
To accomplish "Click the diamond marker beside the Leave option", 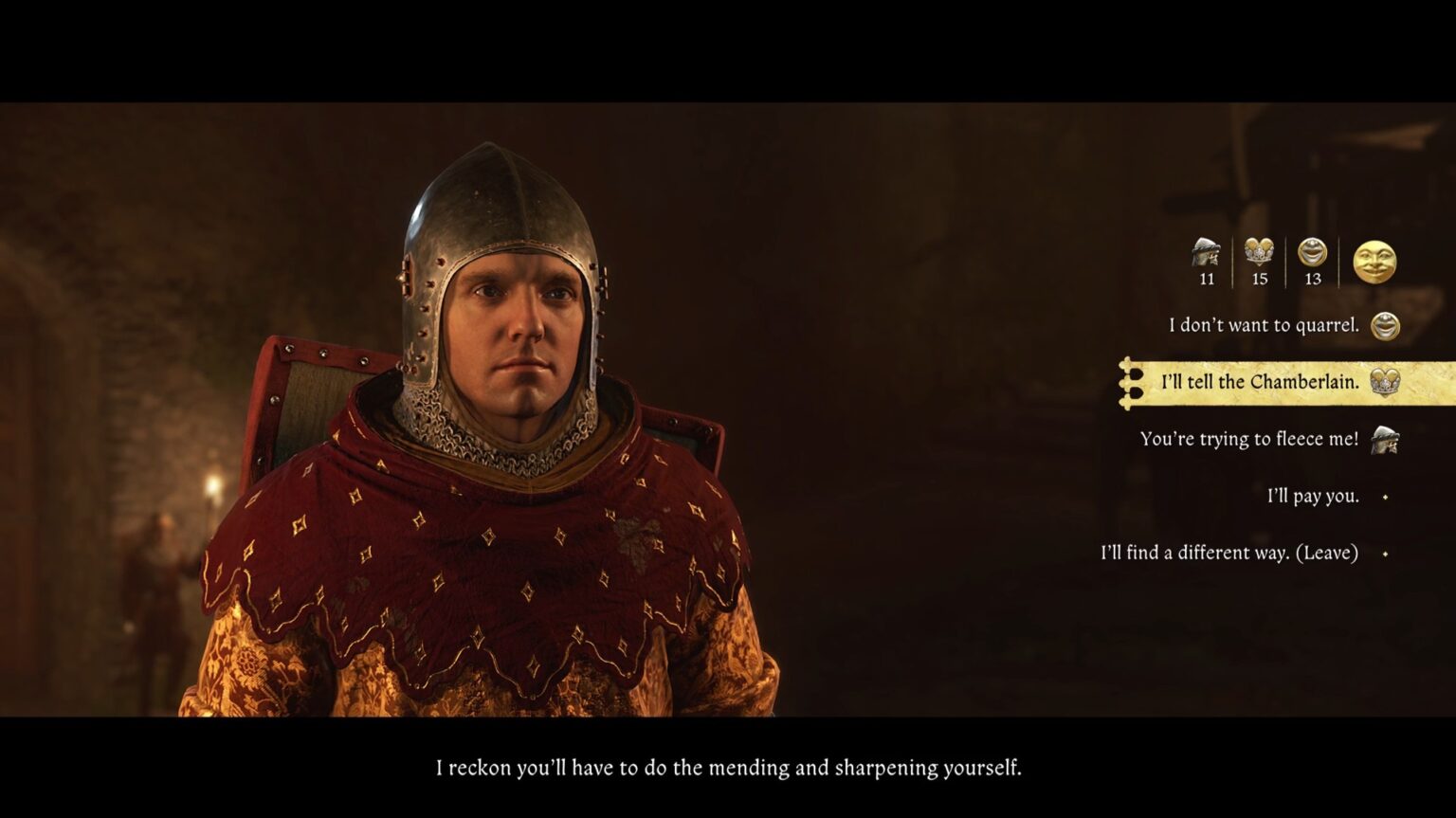I will tap(1384, 552).
